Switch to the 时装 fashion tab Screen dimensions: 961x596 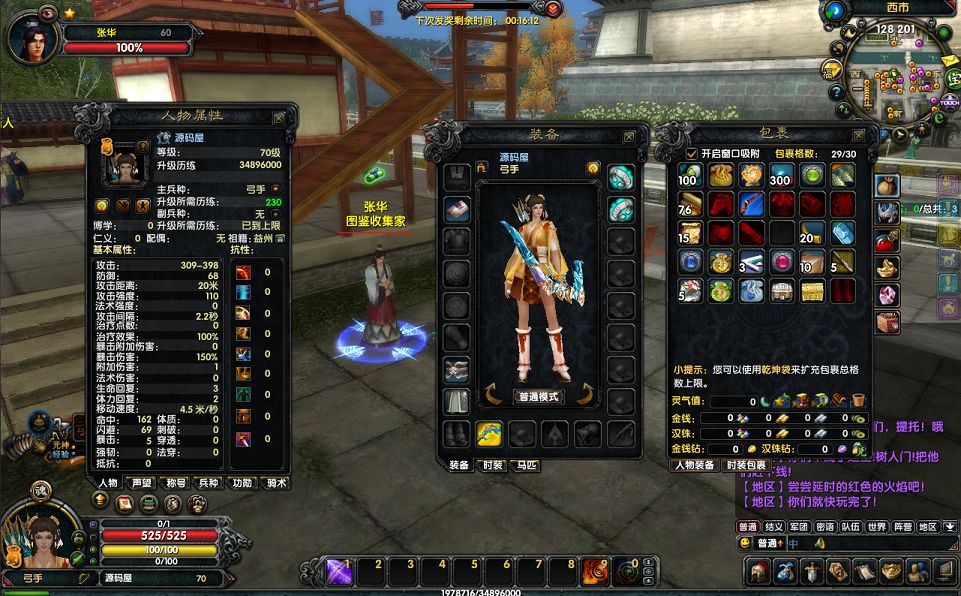tap(490, 465)
